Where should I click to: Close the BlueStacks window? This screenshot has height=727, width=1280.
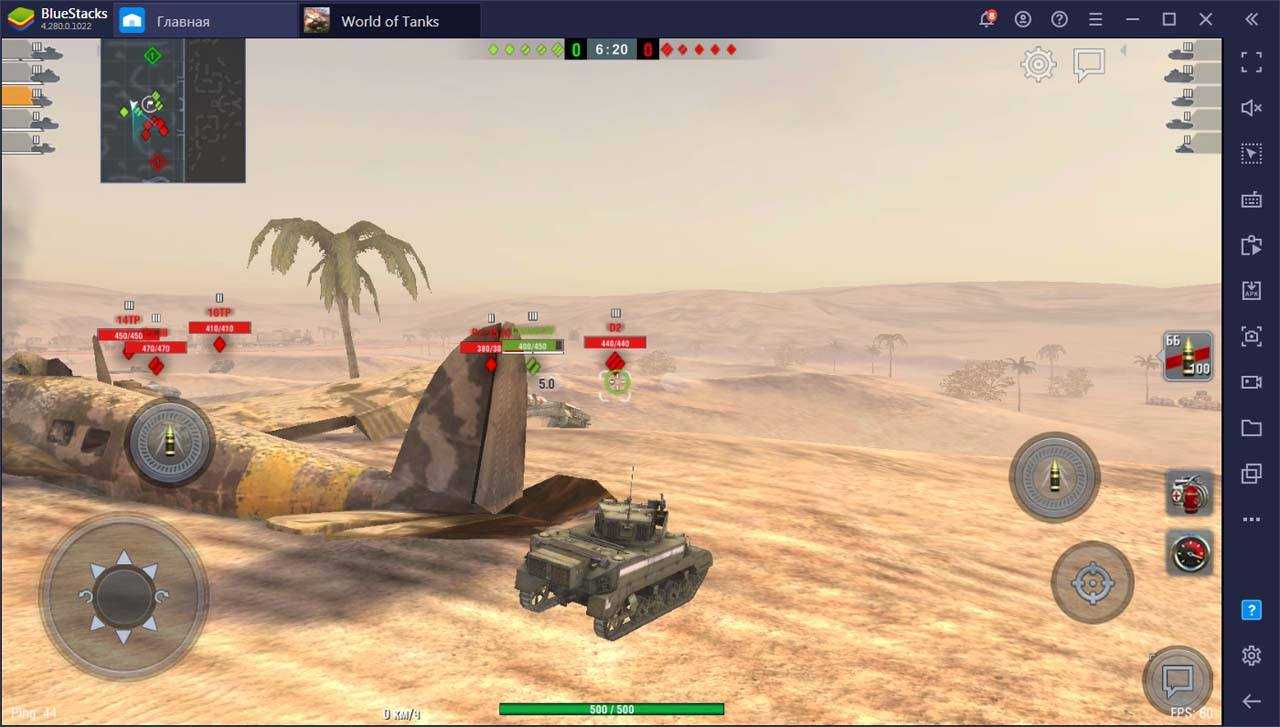tap(1205, 19)
